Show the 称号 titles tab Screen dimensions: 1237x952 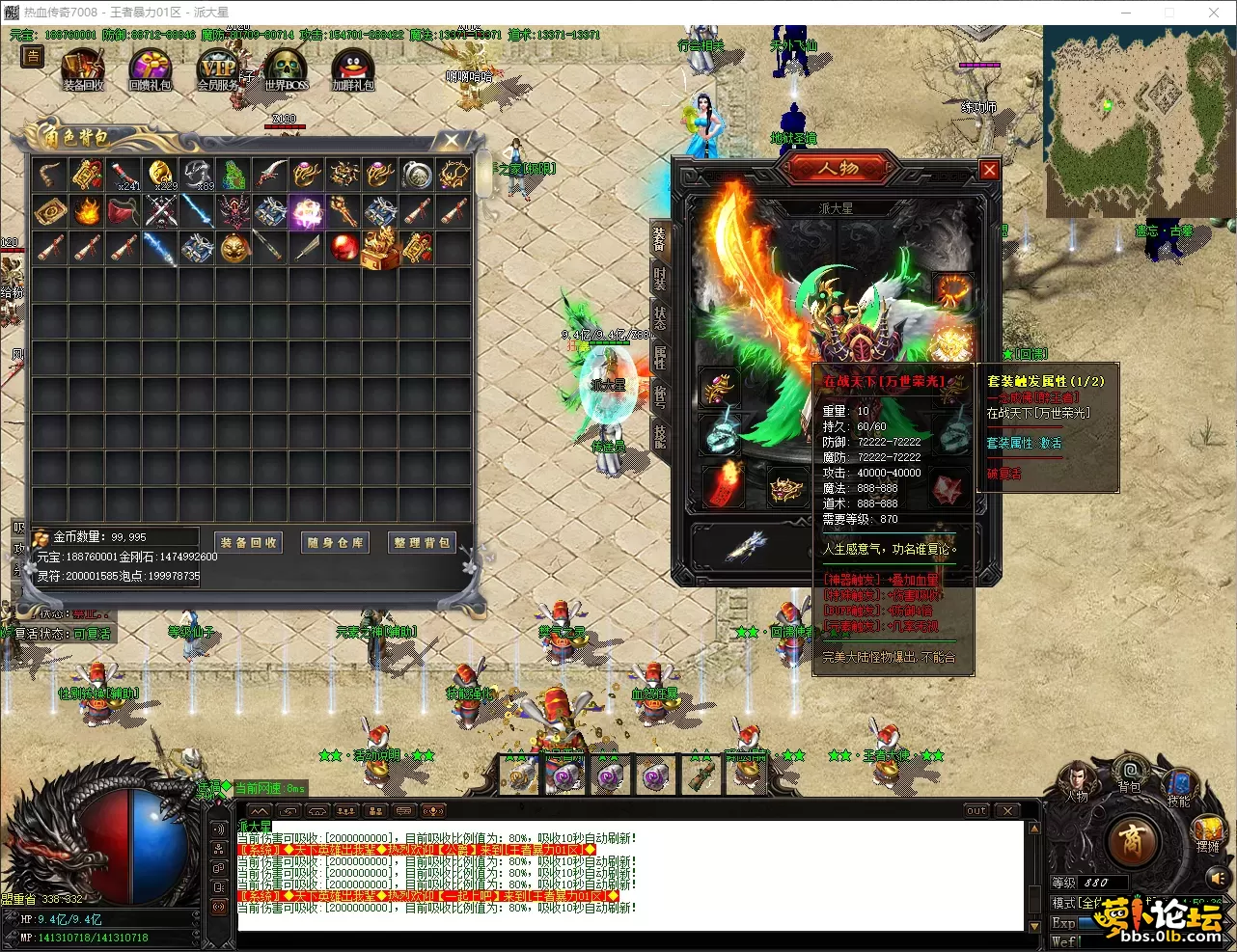(660, 395)
